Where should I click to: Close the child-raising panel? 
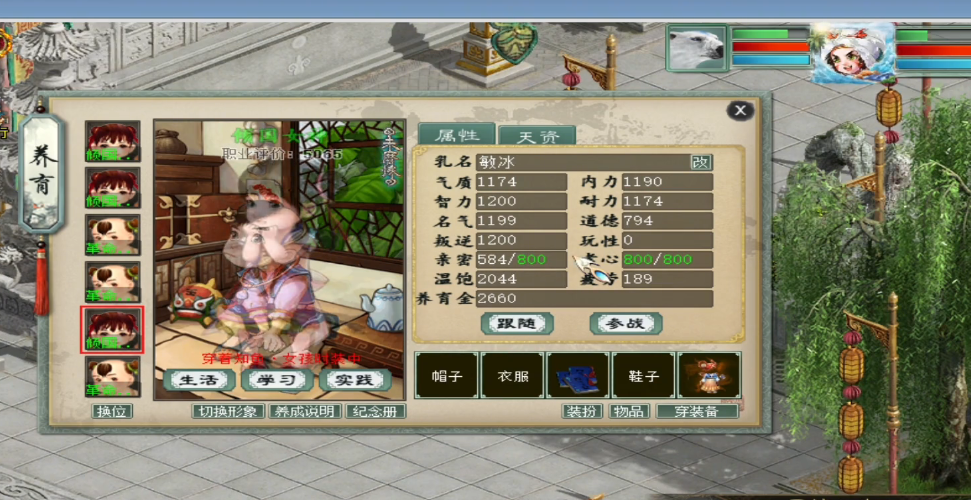pyautogui.click(x=740, y=110)
